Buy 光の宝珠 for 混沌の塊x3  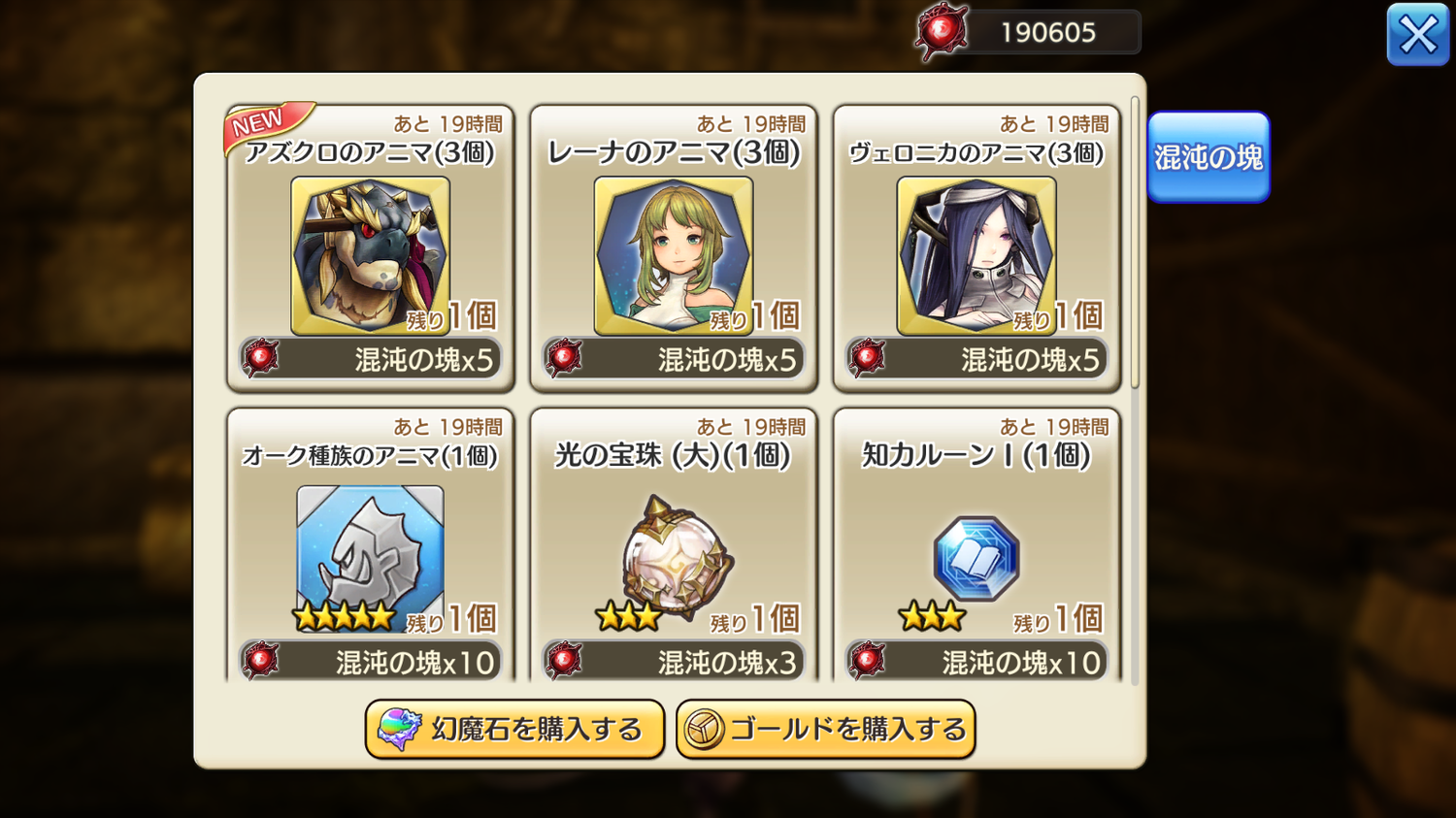pyautogui.click(x=674, y=662)
